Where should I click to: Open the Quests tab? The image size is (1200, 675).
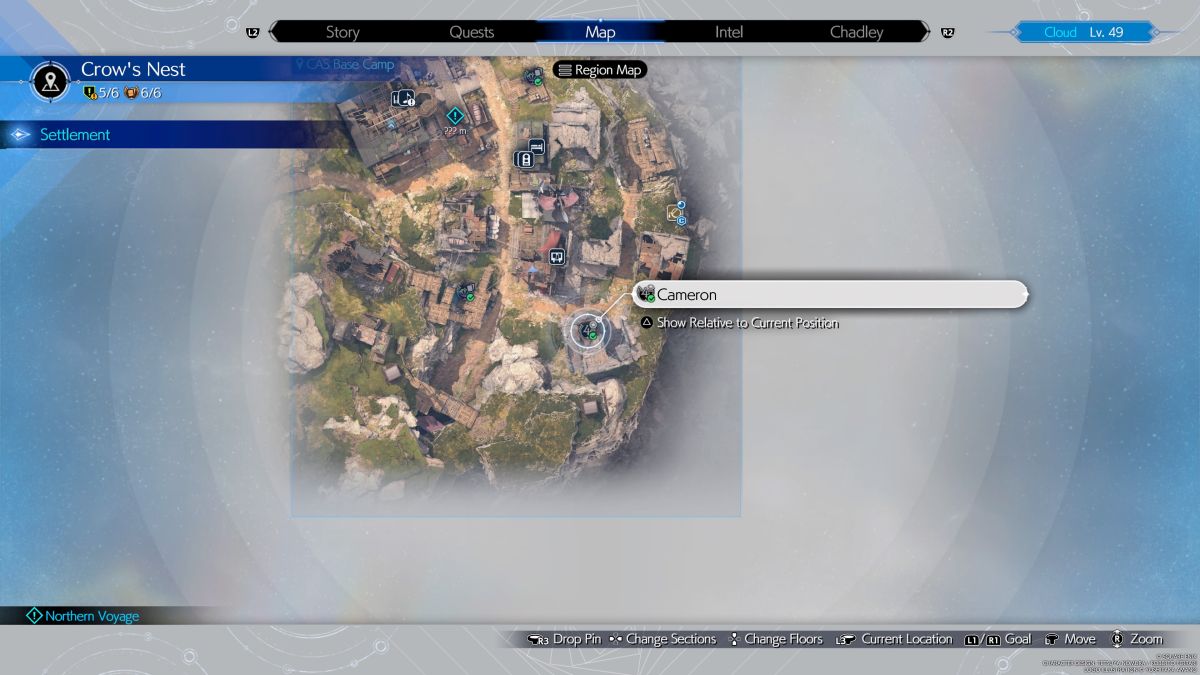click(471, 32)
